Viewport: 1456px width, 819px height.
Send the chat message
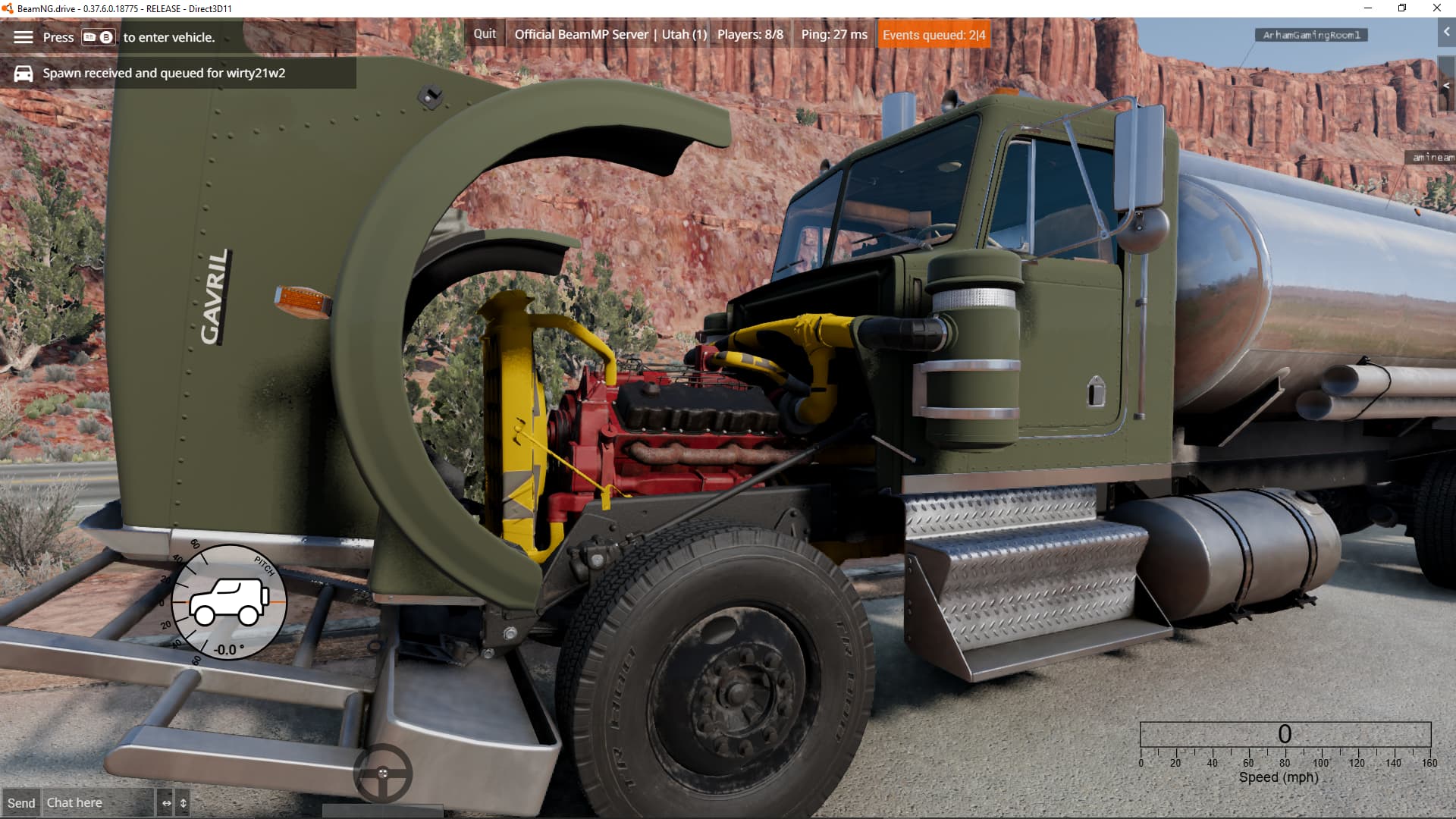point(21,803)
